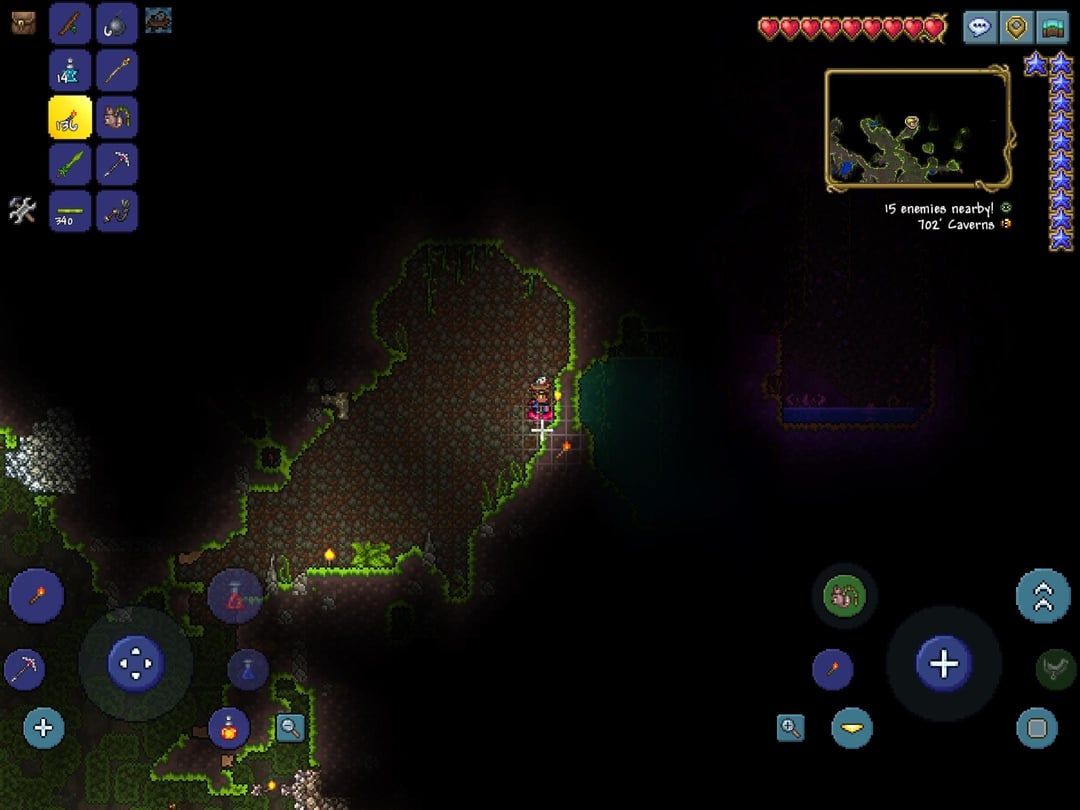Expand the cave minimap
This screenshot has height=810, width=1080.
tap(917, 128)
